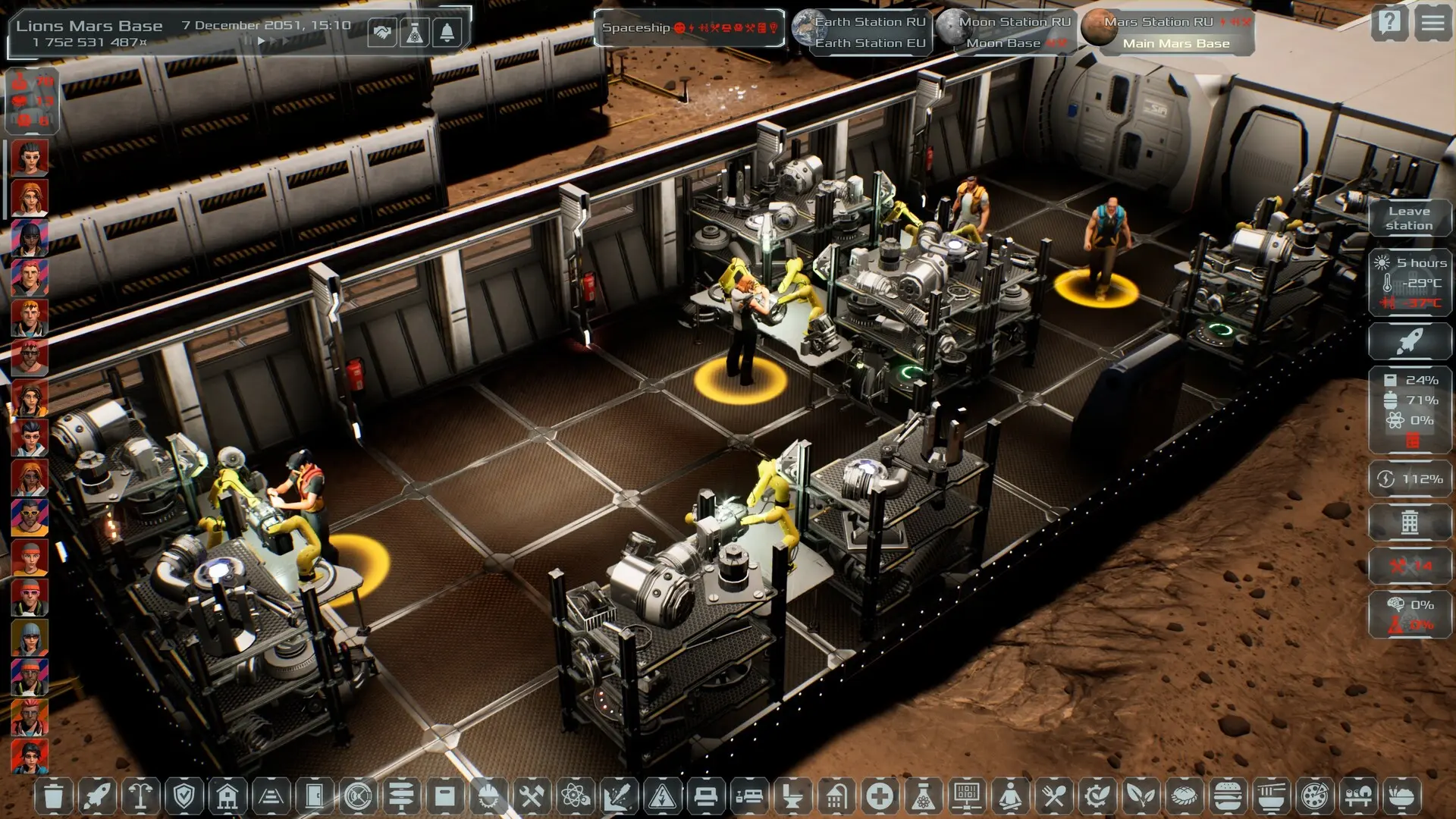The width and height of the screenshot is (1456, 819).
Task: Open the question mark help button
Action: [1389, 23]
